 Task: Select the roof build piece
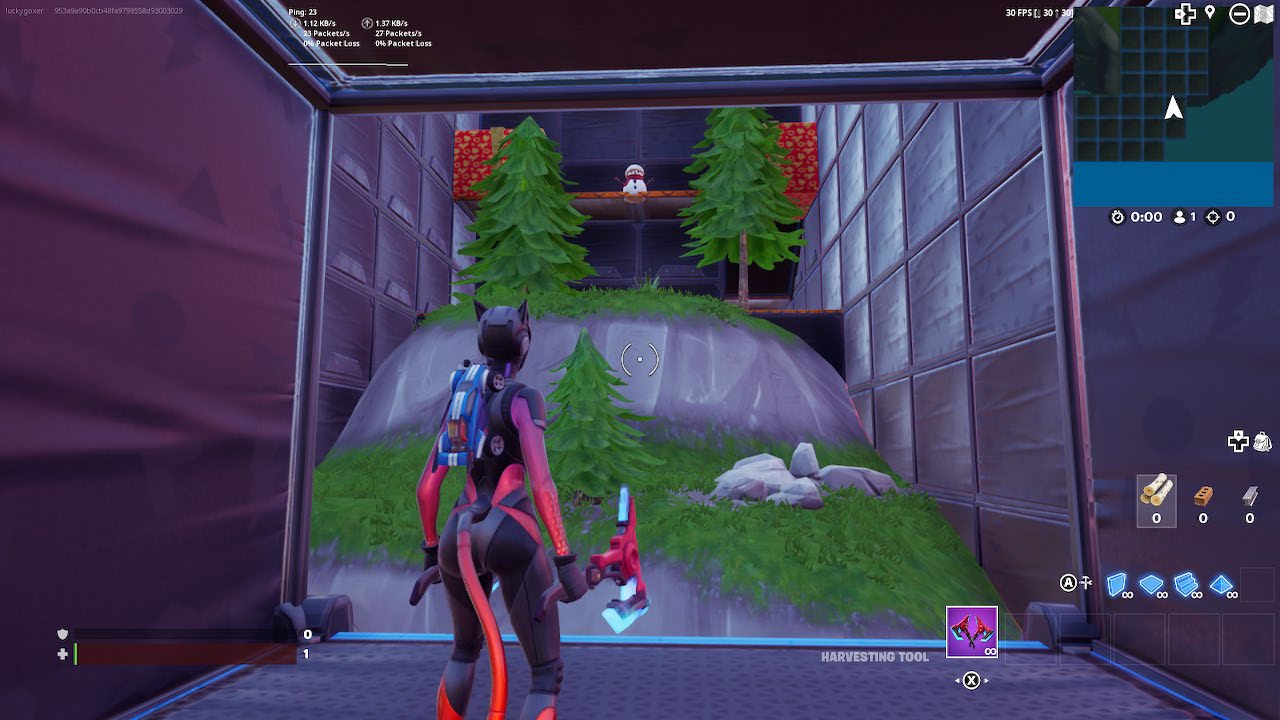click(x=1219, y=584)
